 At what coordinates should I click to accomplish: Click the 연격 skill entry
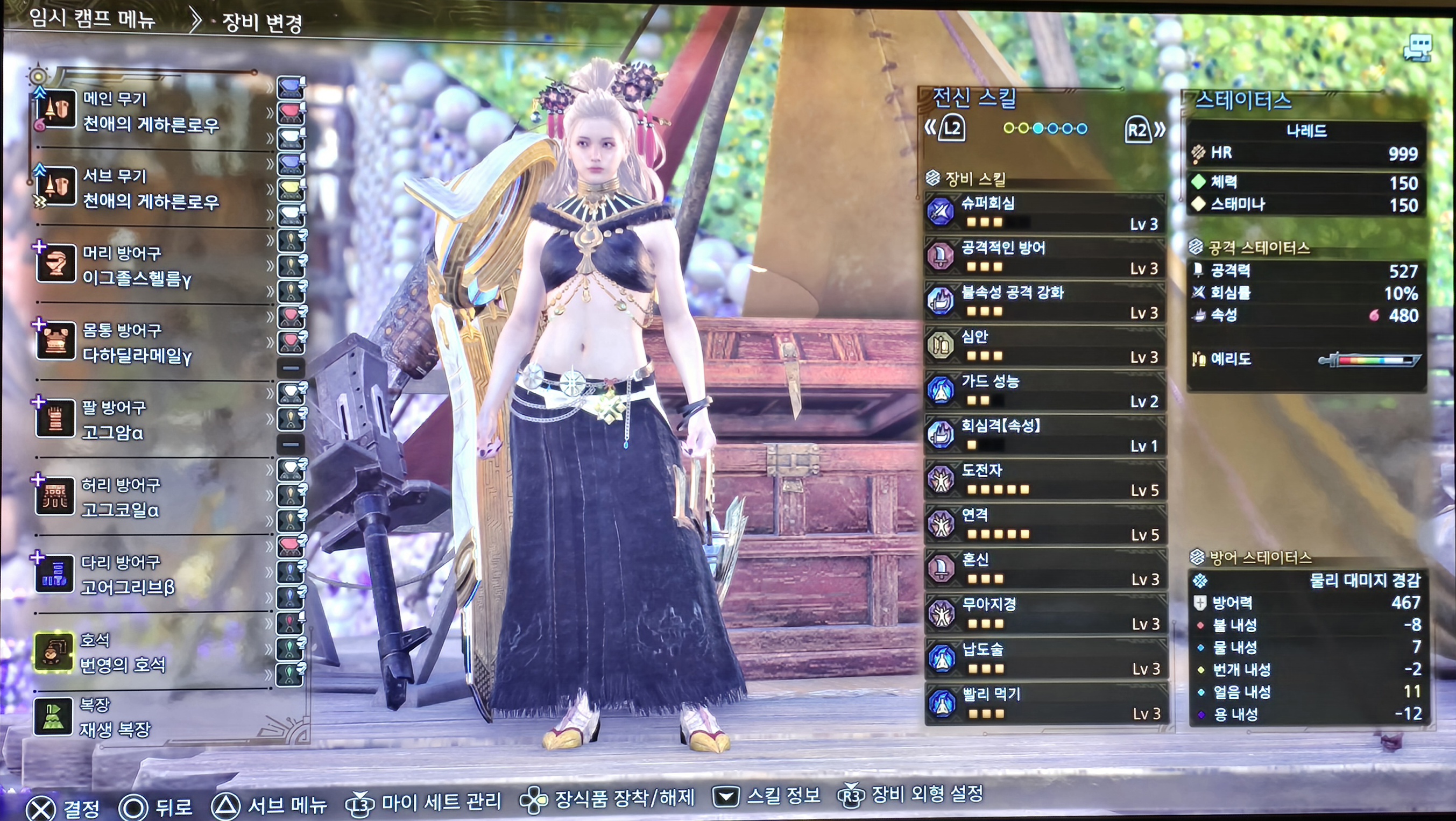pos(1044,524)
